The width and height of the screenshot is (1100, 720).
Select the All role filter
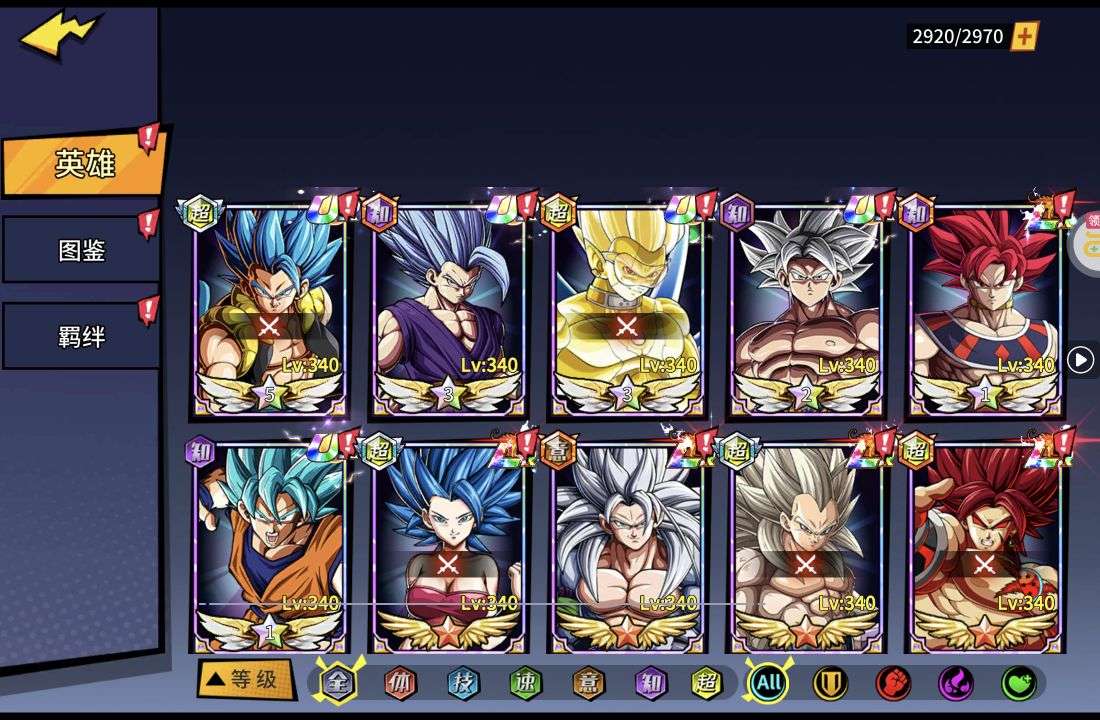(768, 683)
